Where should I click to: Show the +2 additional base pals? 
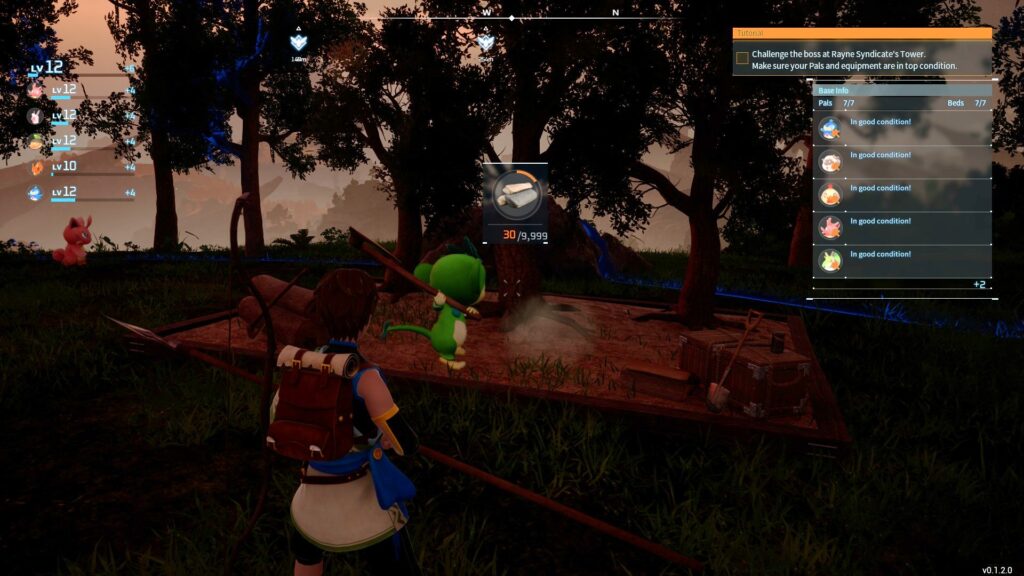pos(978,285)
